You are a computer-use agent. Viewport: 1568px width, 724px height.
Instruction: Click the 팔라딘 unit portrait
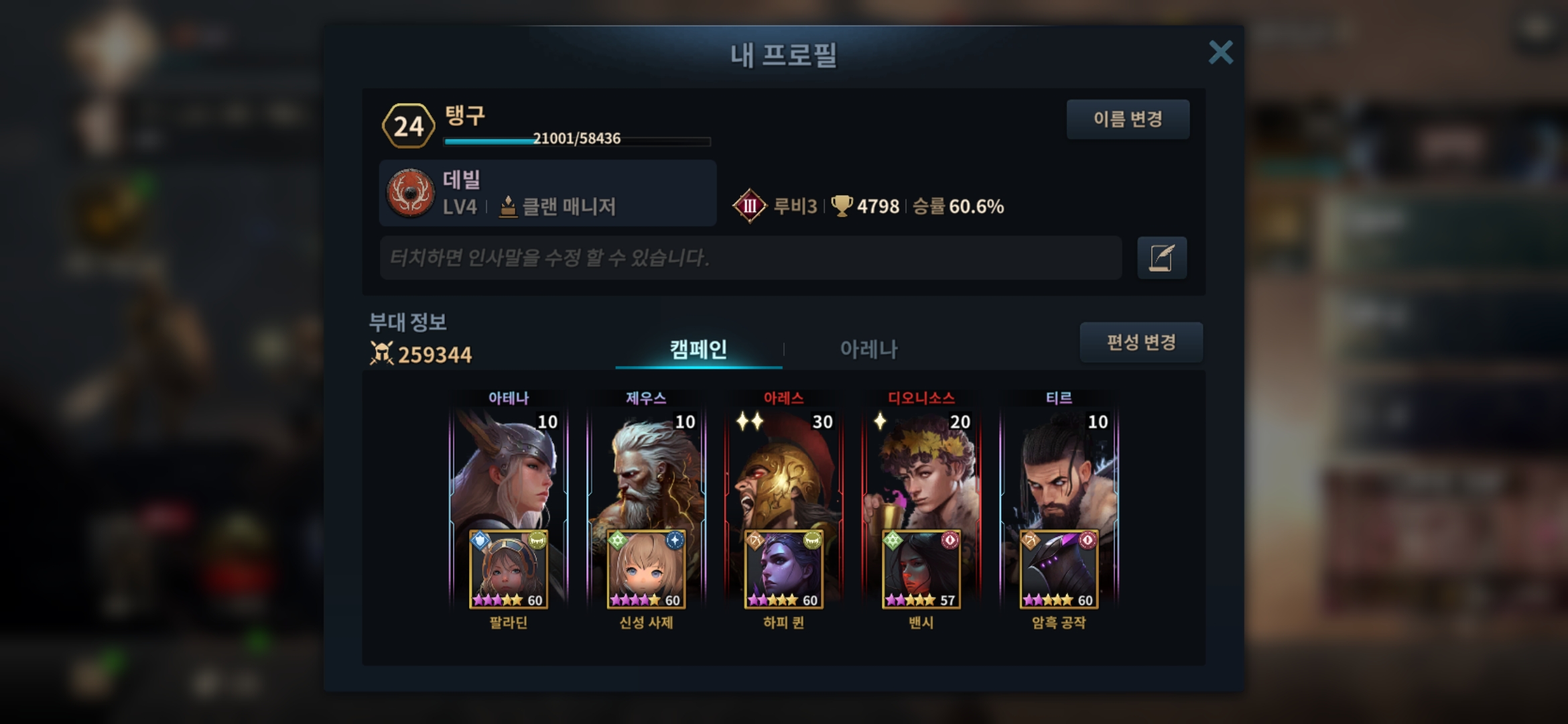tap(508, 570)
